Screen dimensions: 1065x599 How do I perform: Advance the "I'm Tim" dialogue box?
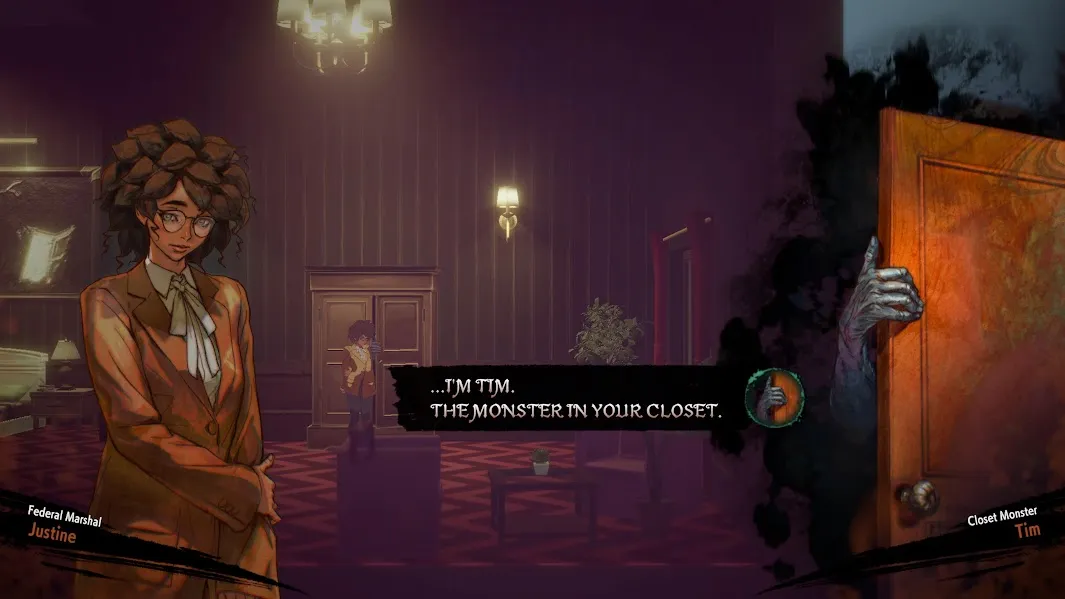pyautogui.click(x=573, y=397)
